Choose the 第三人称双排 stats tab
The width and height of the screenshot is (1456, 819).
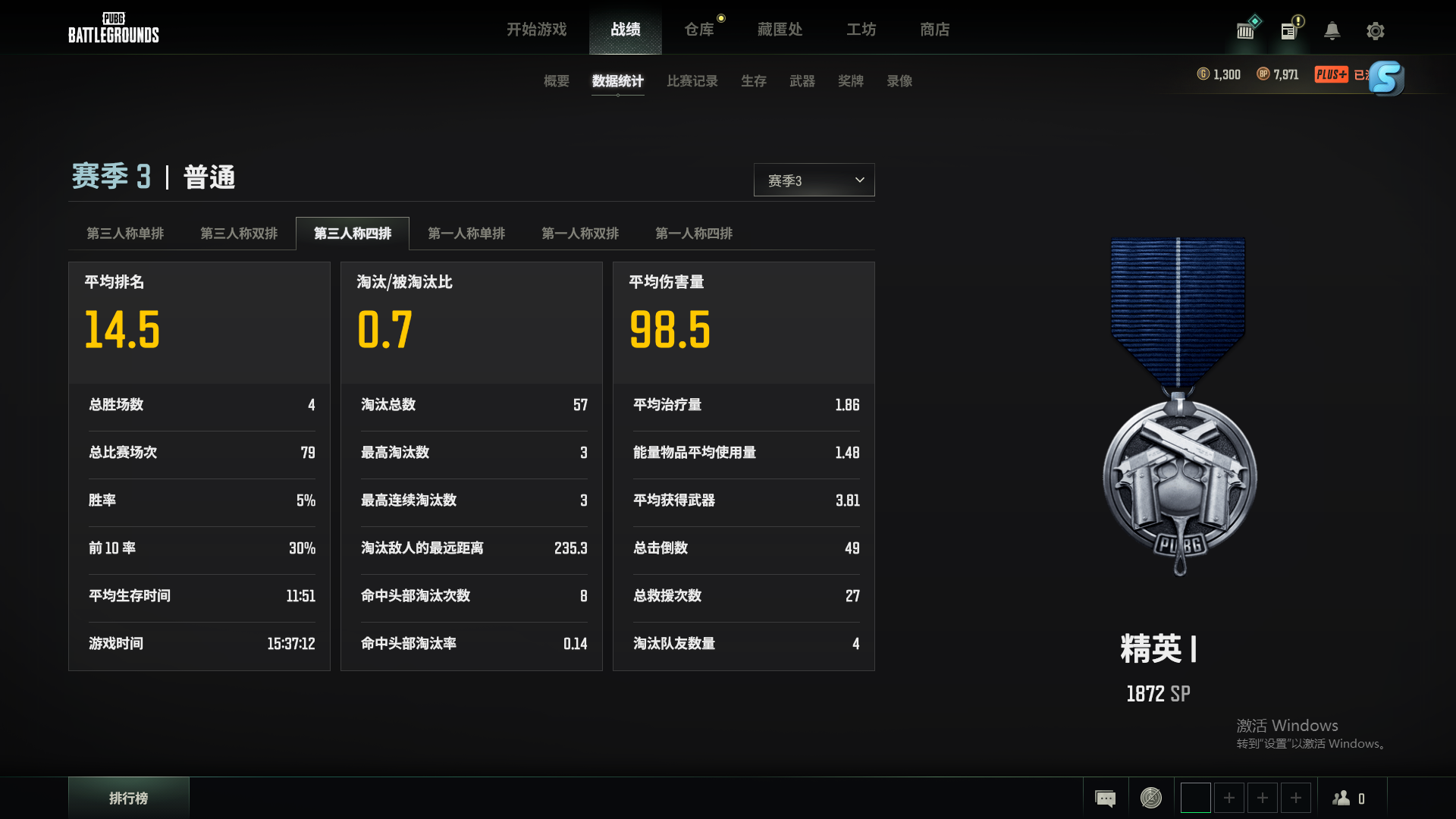coord(239,234)
